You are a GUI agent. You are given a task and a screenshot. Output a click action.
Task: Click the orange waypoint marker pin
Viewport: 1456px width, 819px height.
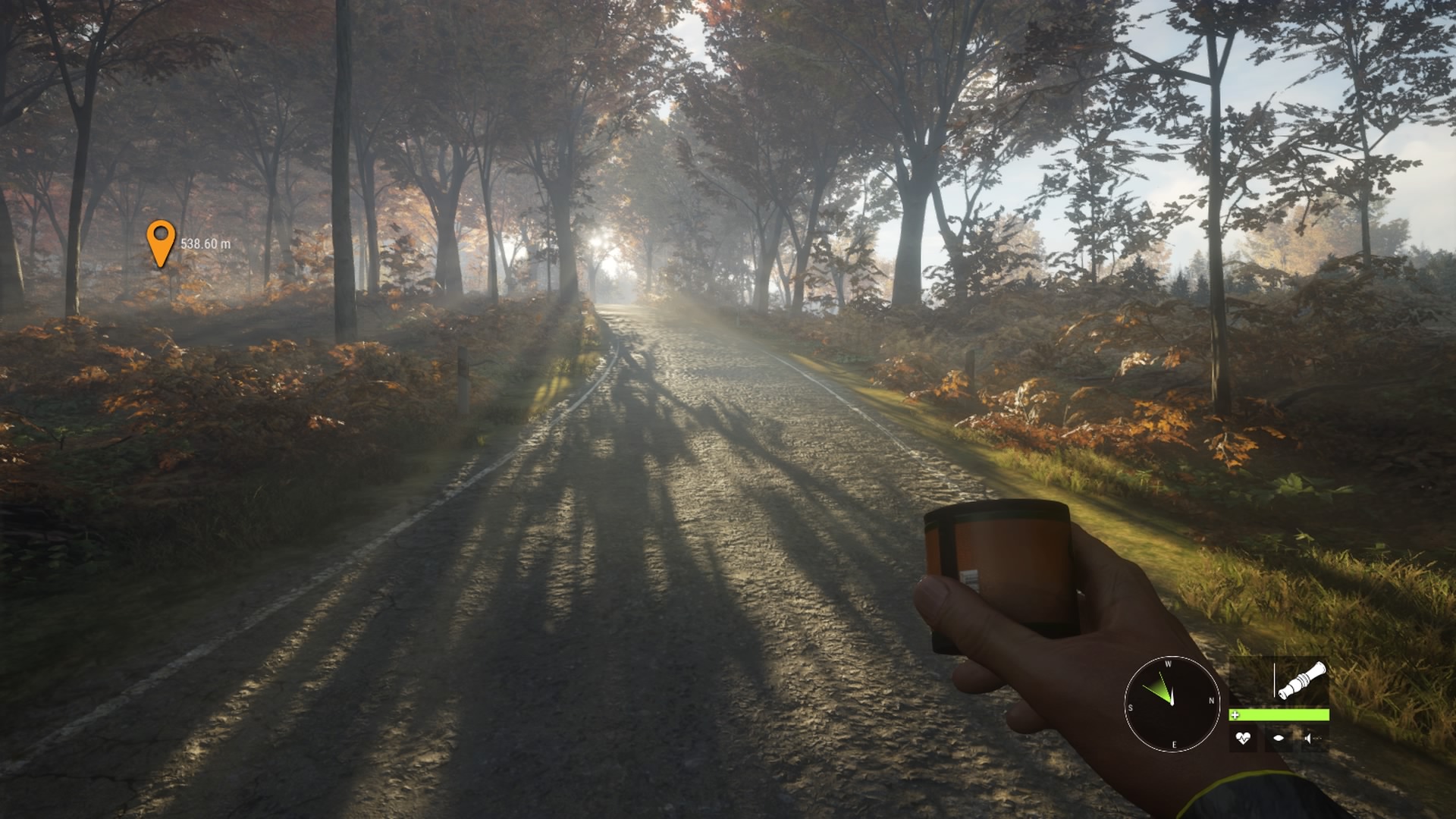pos(160,240)
